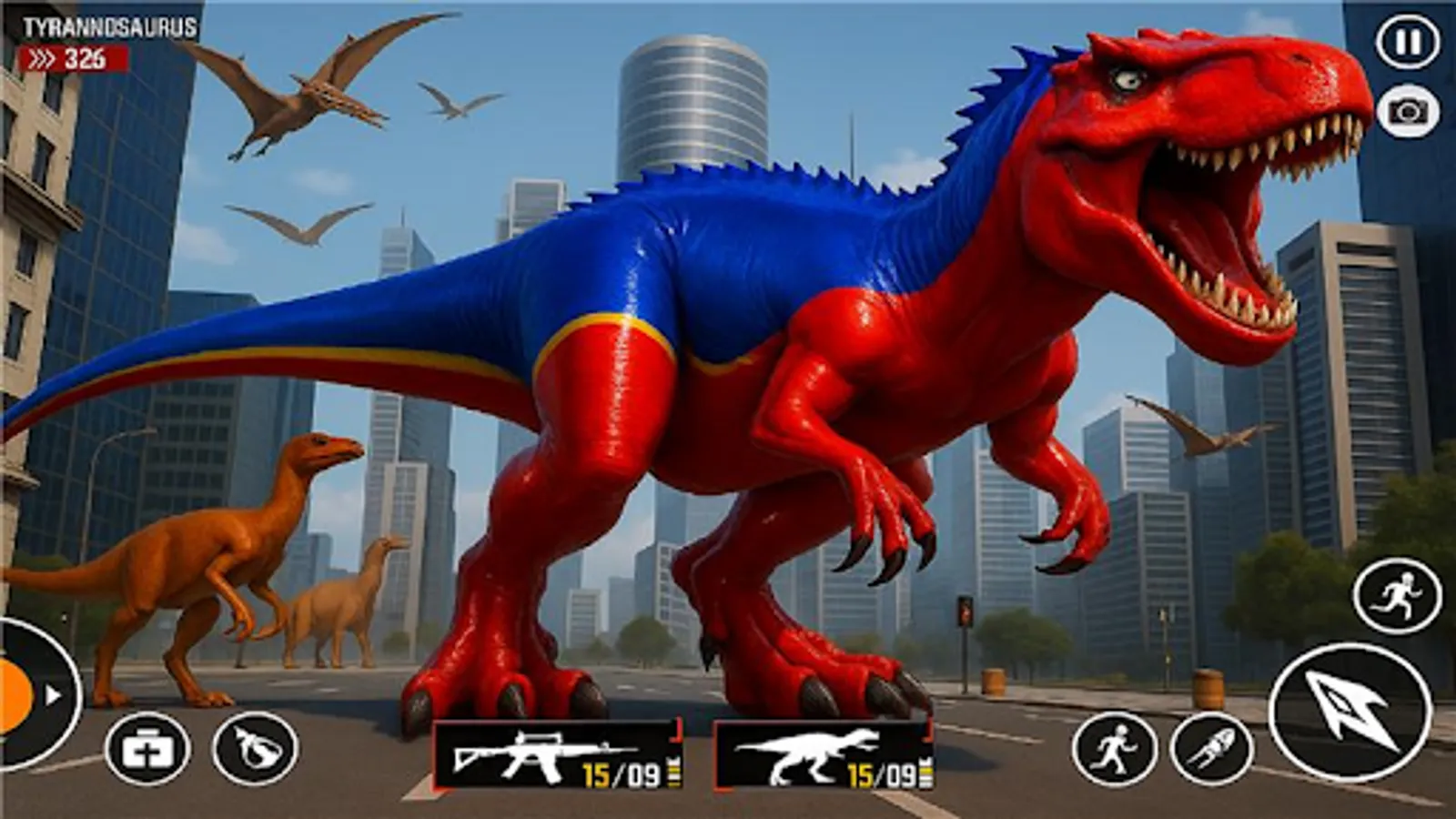Tap the rifle ammo count 15/09

[x=622, y=769]
